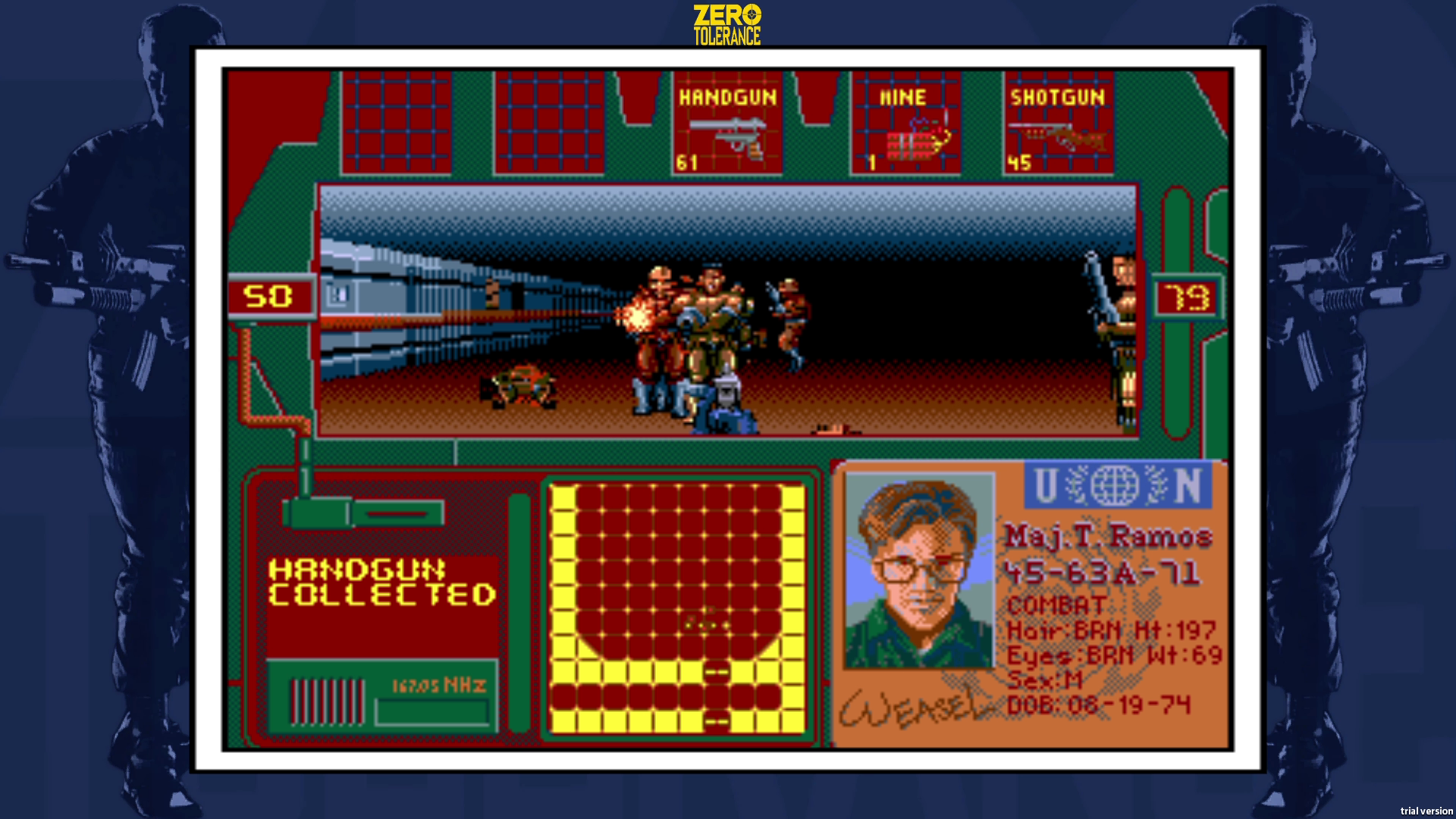Select the Shotgun weapon slot
The image size is (1456, 819).
pos(1059,125)
